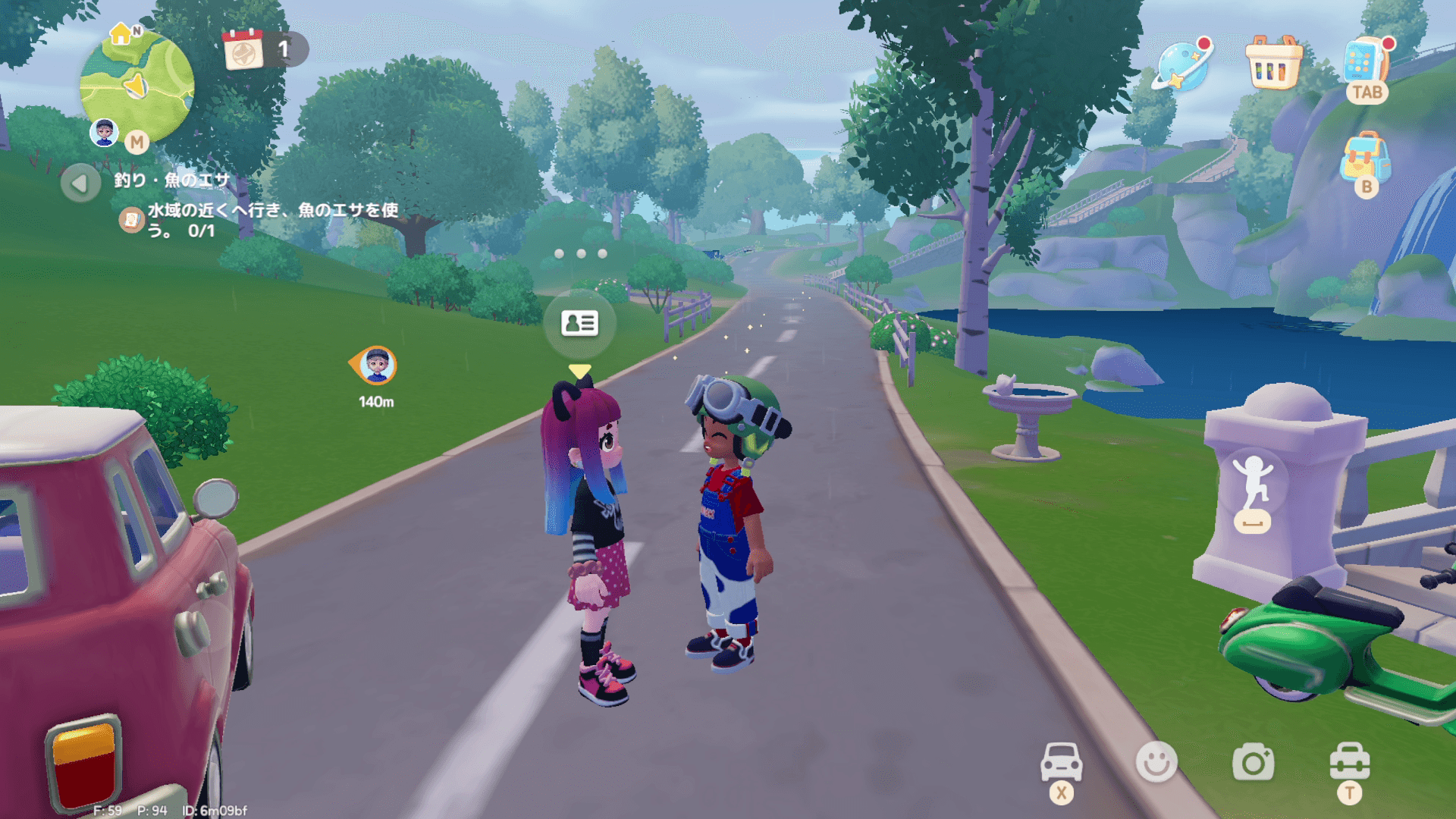
Task: Open the camera photo mode
Action: pyautogui.click(x=1253, y=762)
